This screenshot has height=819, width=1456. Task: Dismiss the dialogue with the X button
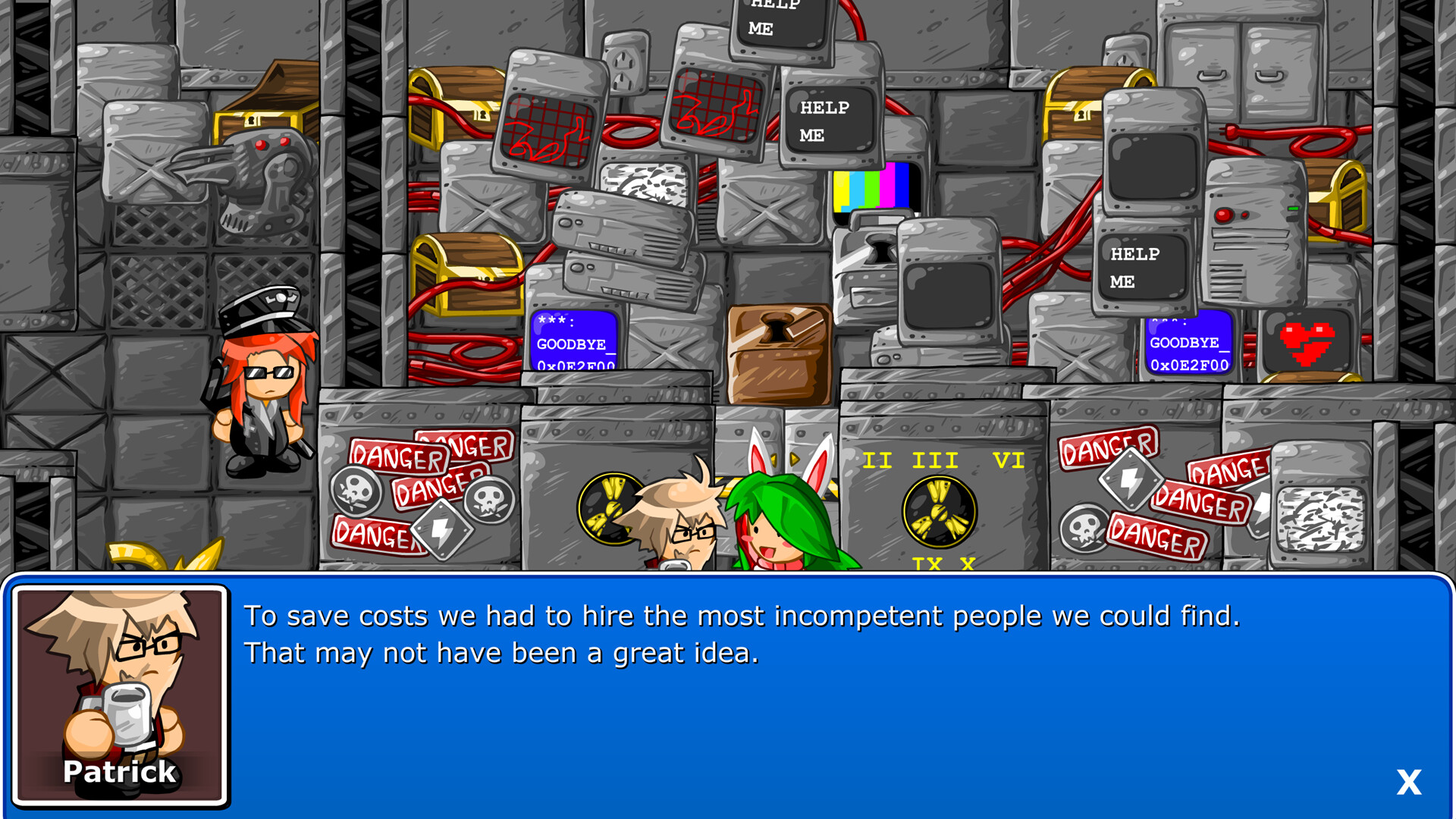(1408, 781)
